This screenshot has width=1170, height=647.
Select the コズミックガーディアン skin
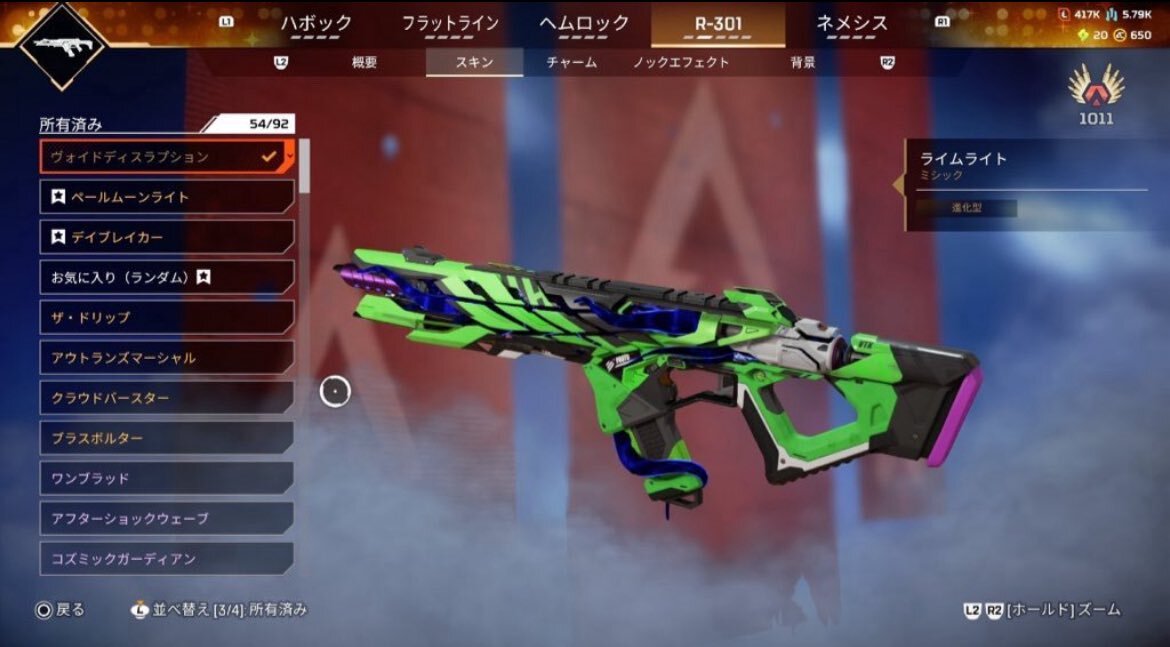pos(166,558)
